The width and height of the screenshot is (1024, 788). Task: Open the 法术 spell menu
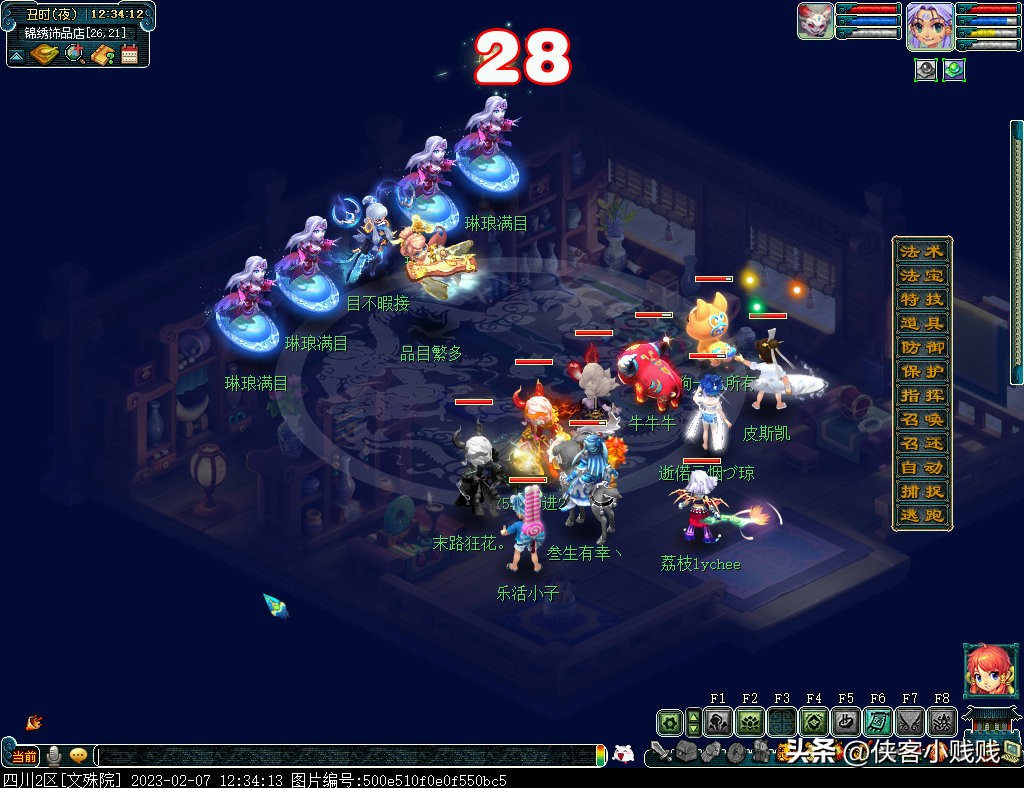(921, 251)
